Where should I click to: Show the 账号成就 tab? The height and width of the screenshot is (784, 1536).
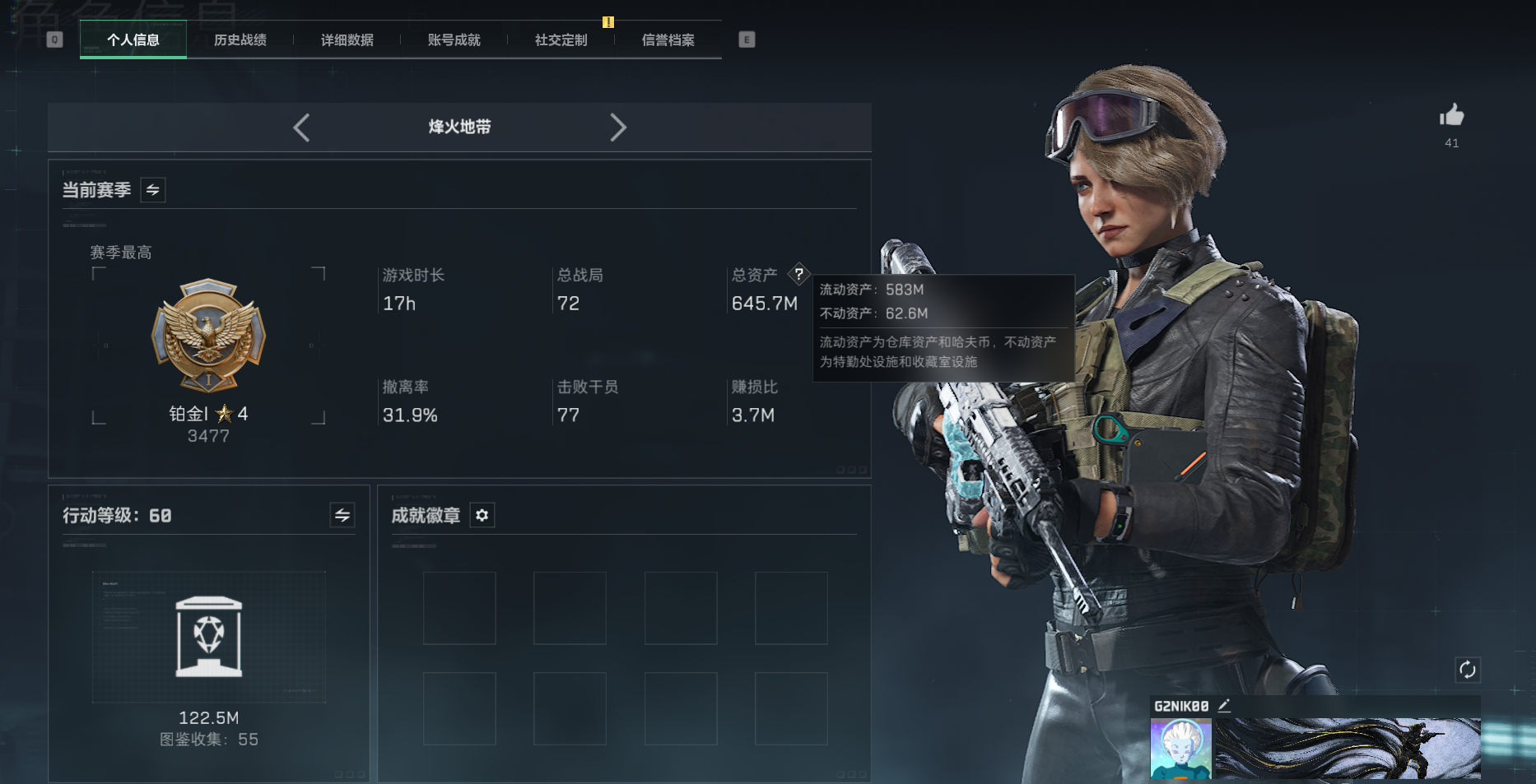tap(454, 39)
